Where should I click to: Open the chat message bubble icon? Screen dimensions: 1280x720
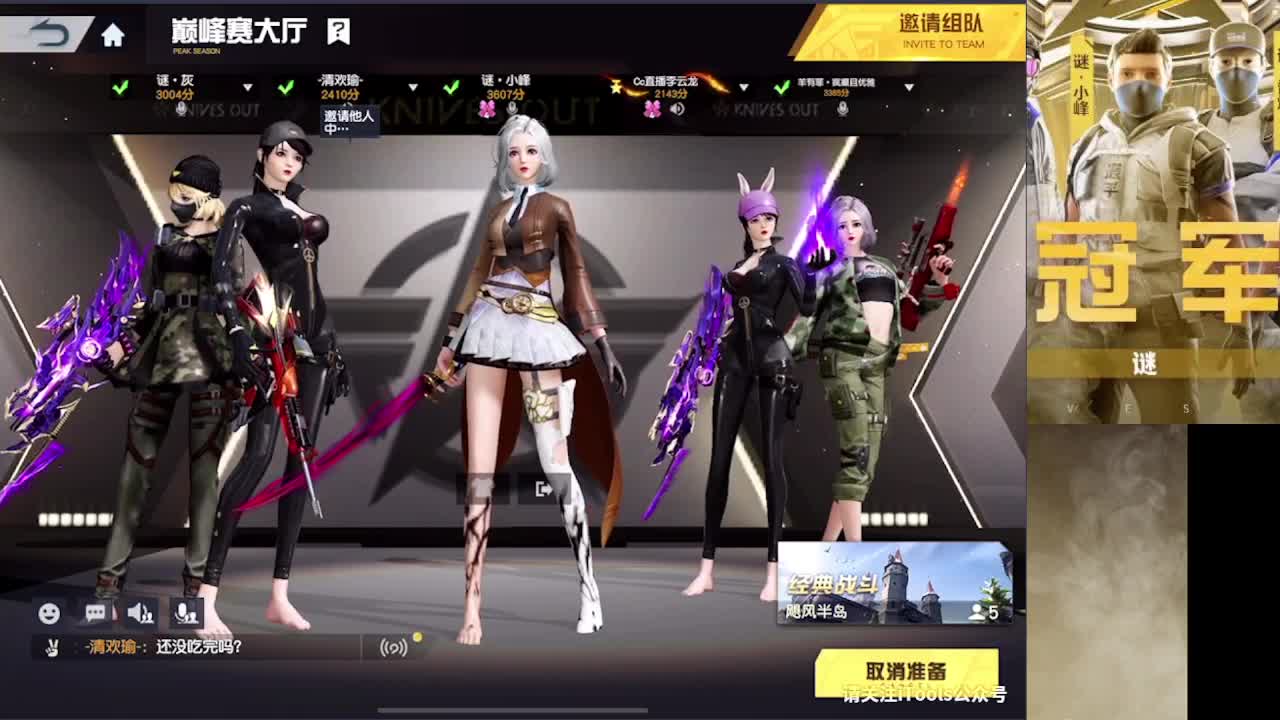(94, 613)
